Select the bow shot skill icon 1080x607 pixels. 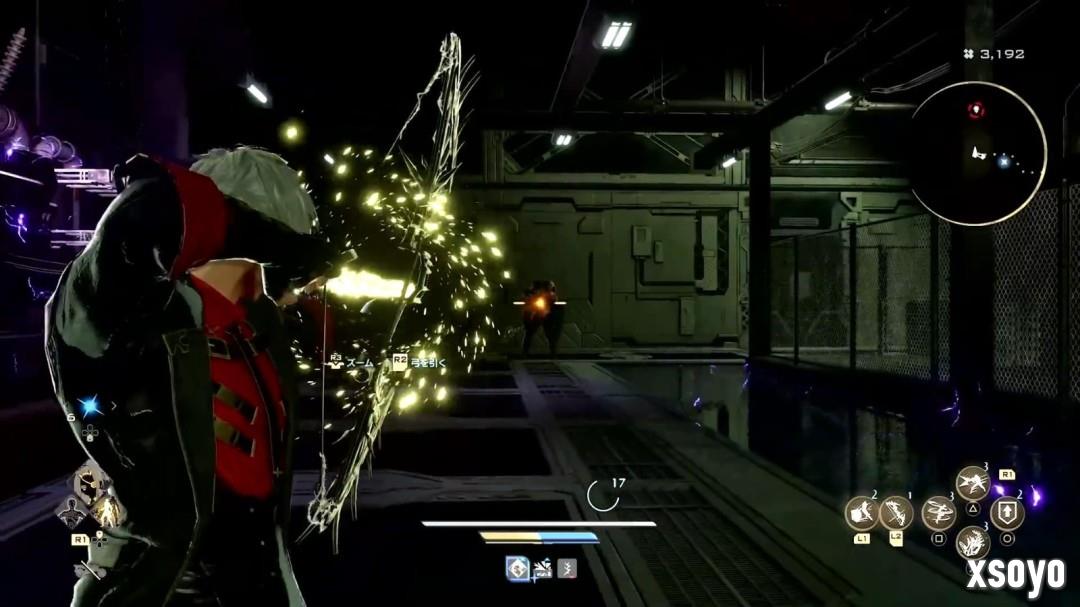coord(896,513)
